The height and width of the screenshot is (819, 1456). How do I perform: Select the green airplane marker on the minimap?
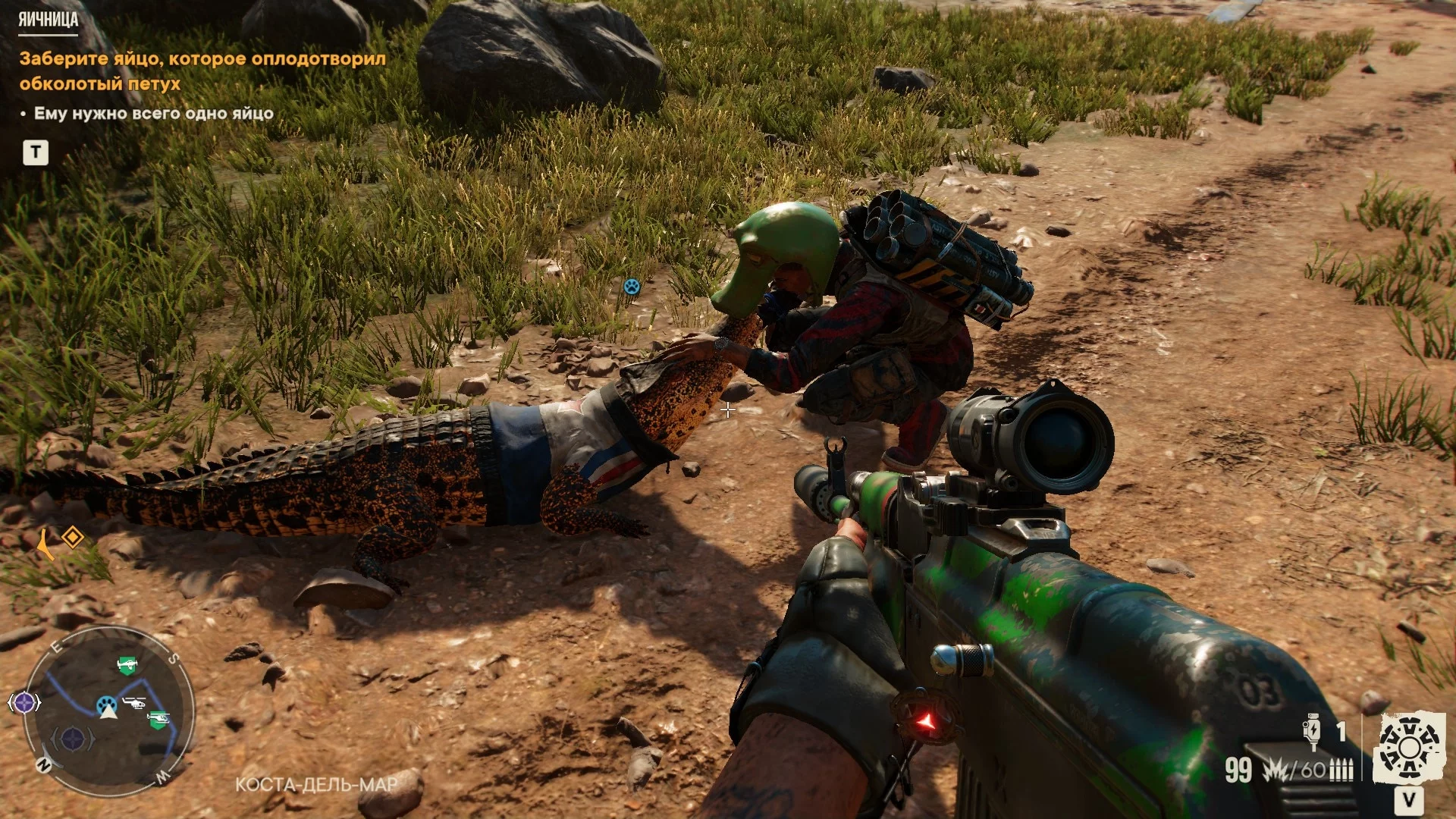tap(127, 665)
